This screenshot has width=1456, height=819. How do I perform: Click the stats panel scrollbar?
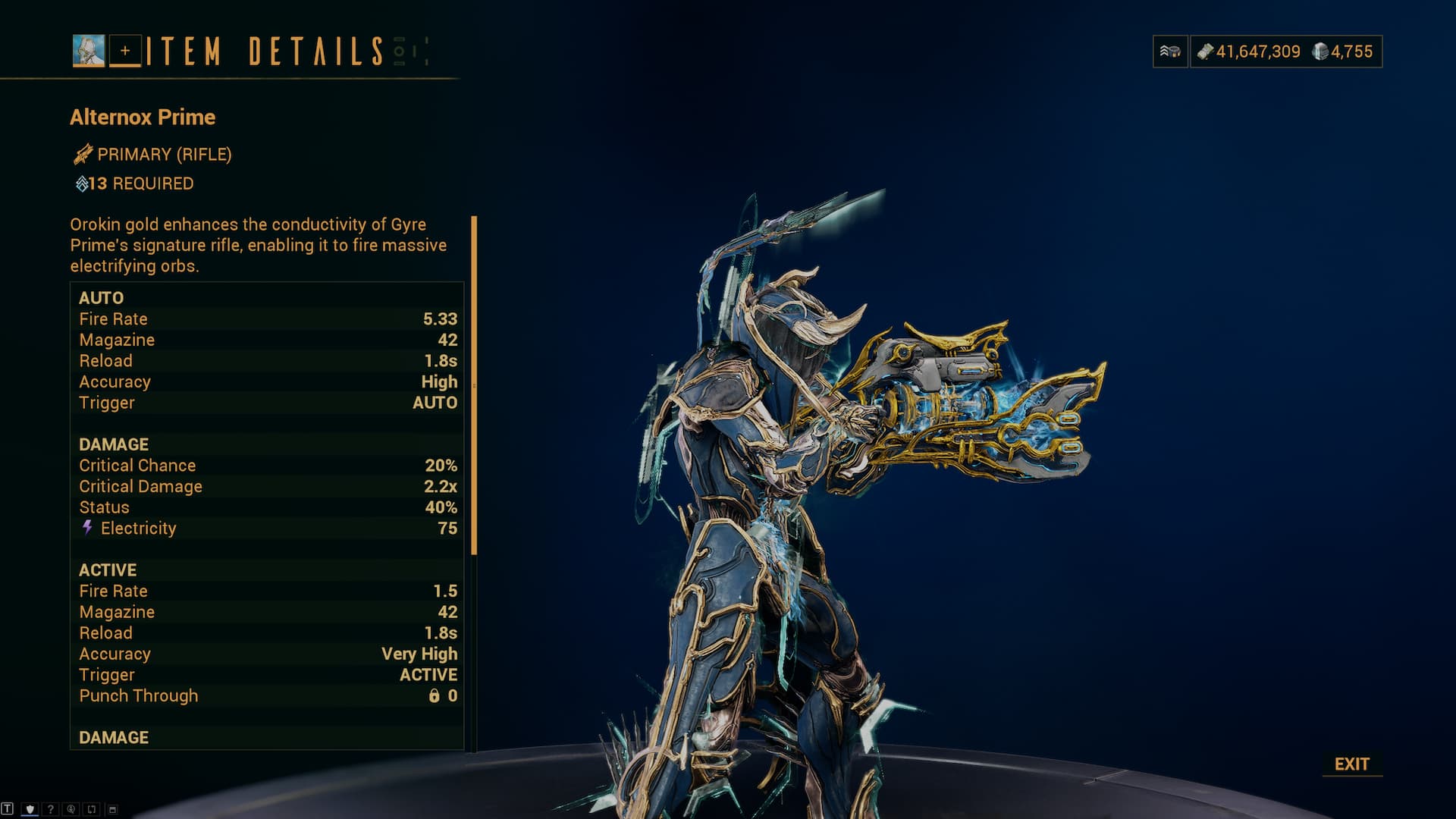coord(474,385)
